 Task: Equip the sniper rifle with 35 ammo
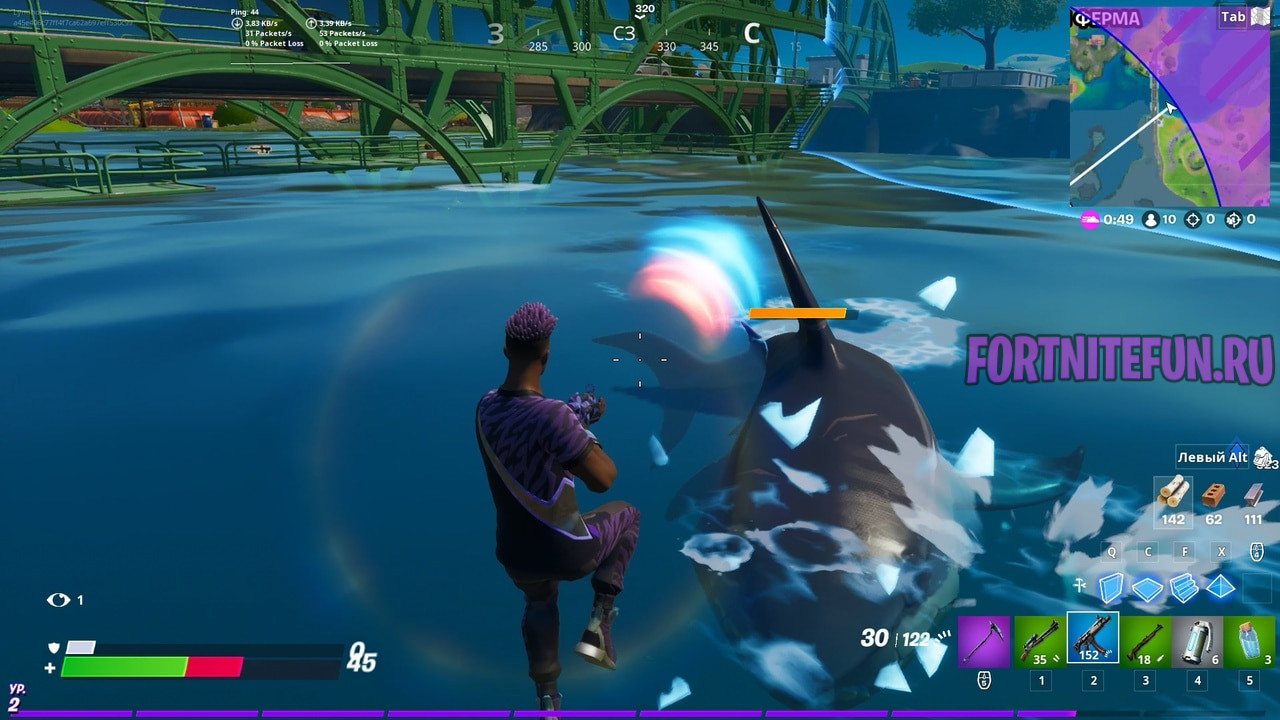click(x=1040, y=641)
